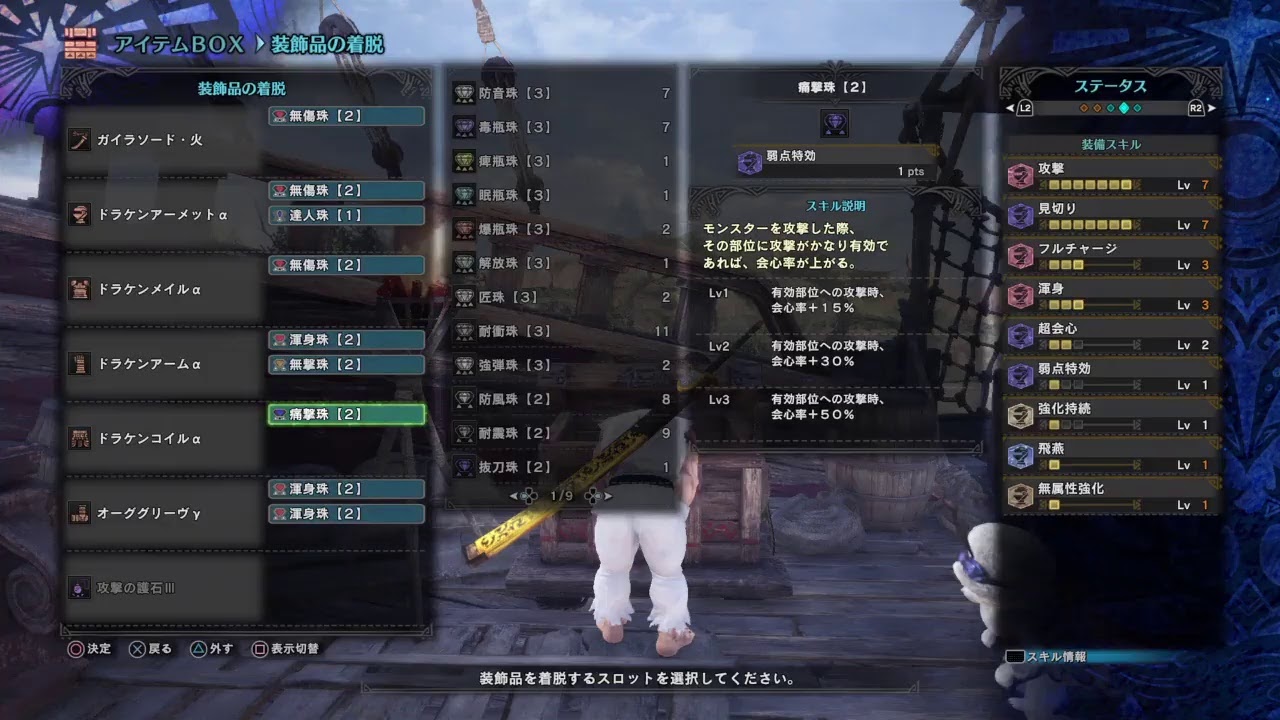Click the ドラケンコイルα armor piece icon
Screen dimensions: 1280x720
[x=80, y=437]
